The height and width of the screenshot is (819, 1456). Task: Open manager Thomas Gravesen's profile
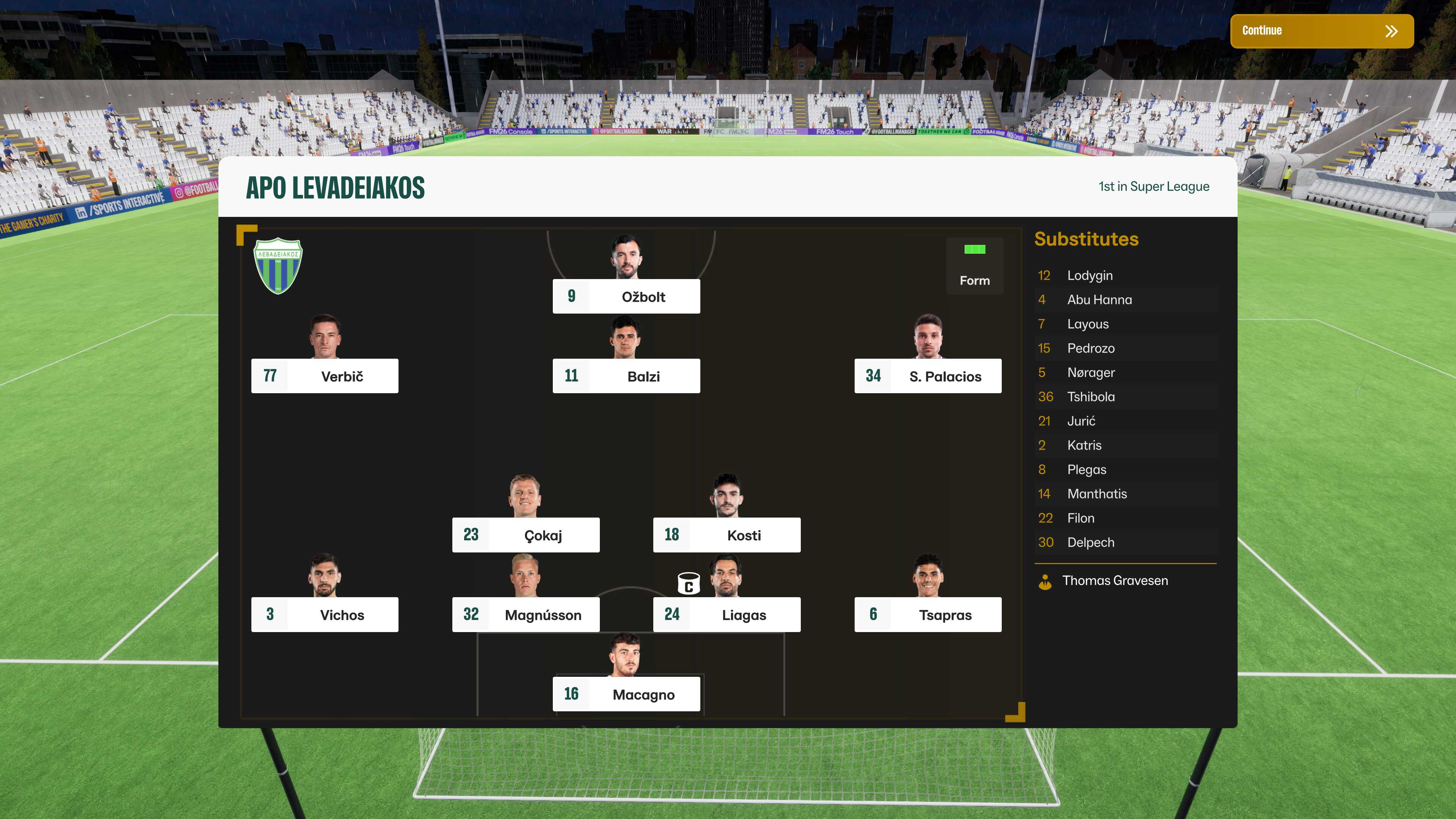coord(1115,581)
